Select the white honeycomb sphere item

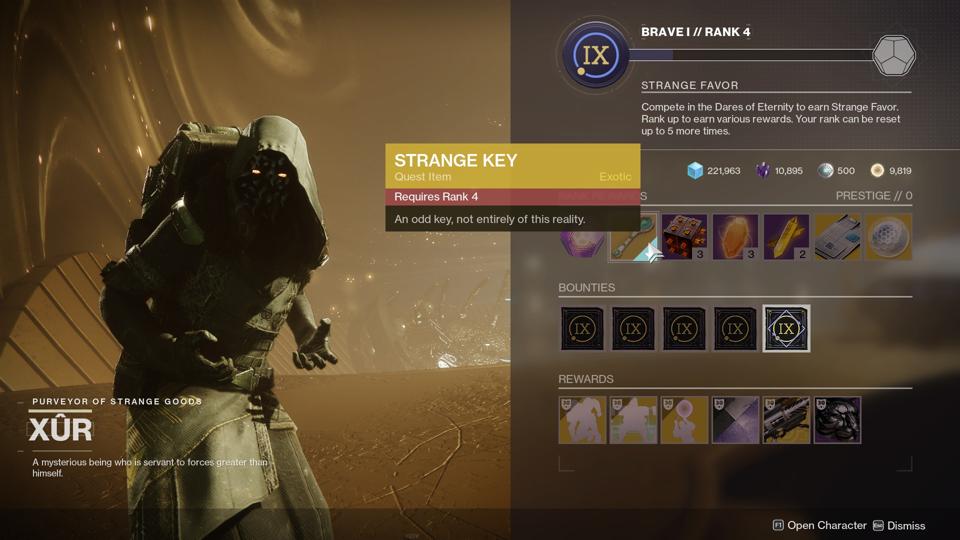coord(888,237)
